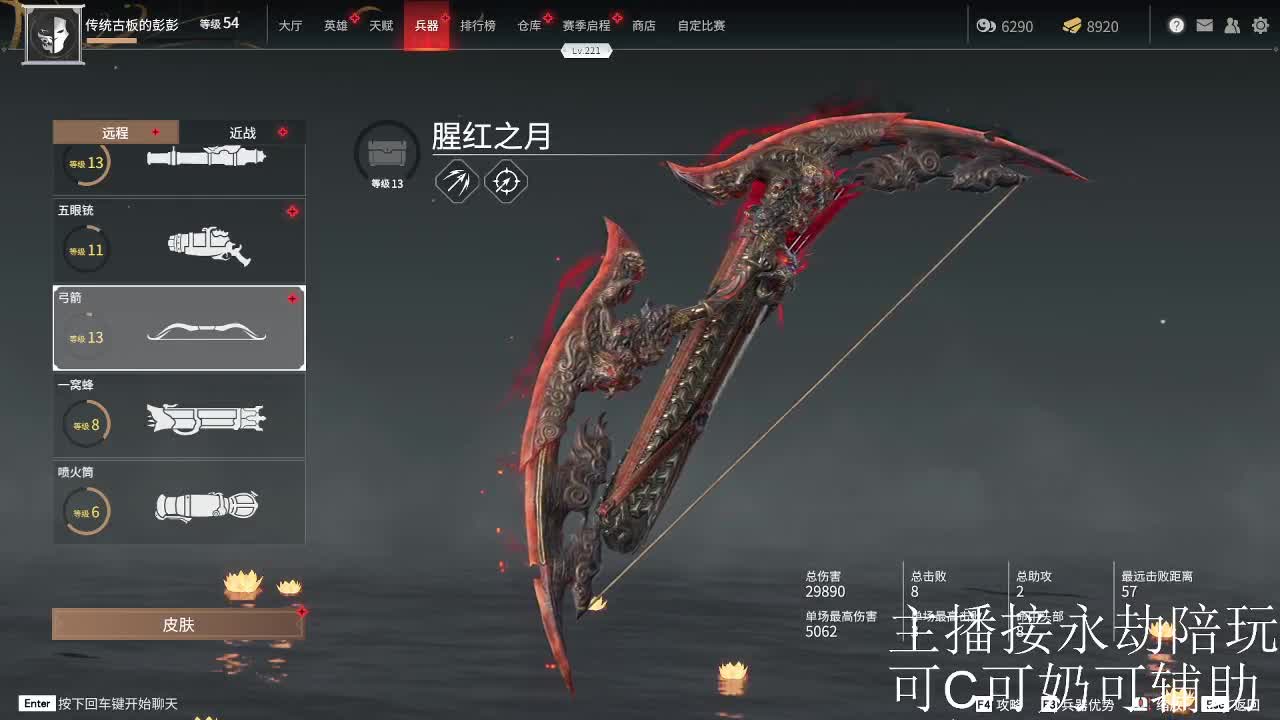The width and height of the screenshot is (1280, 720).
Task: Select the 一窝蜂 weapon entry
Action: point(179,415)
